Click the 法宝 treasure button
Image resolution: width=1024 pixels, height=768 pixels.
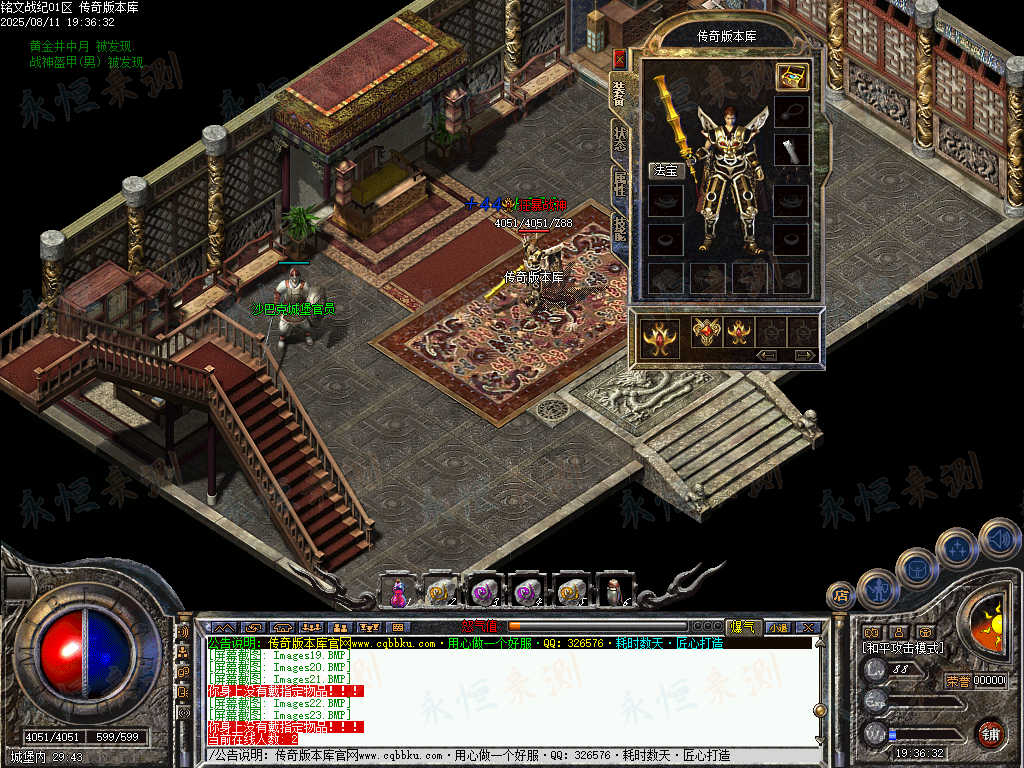point(665,171)
